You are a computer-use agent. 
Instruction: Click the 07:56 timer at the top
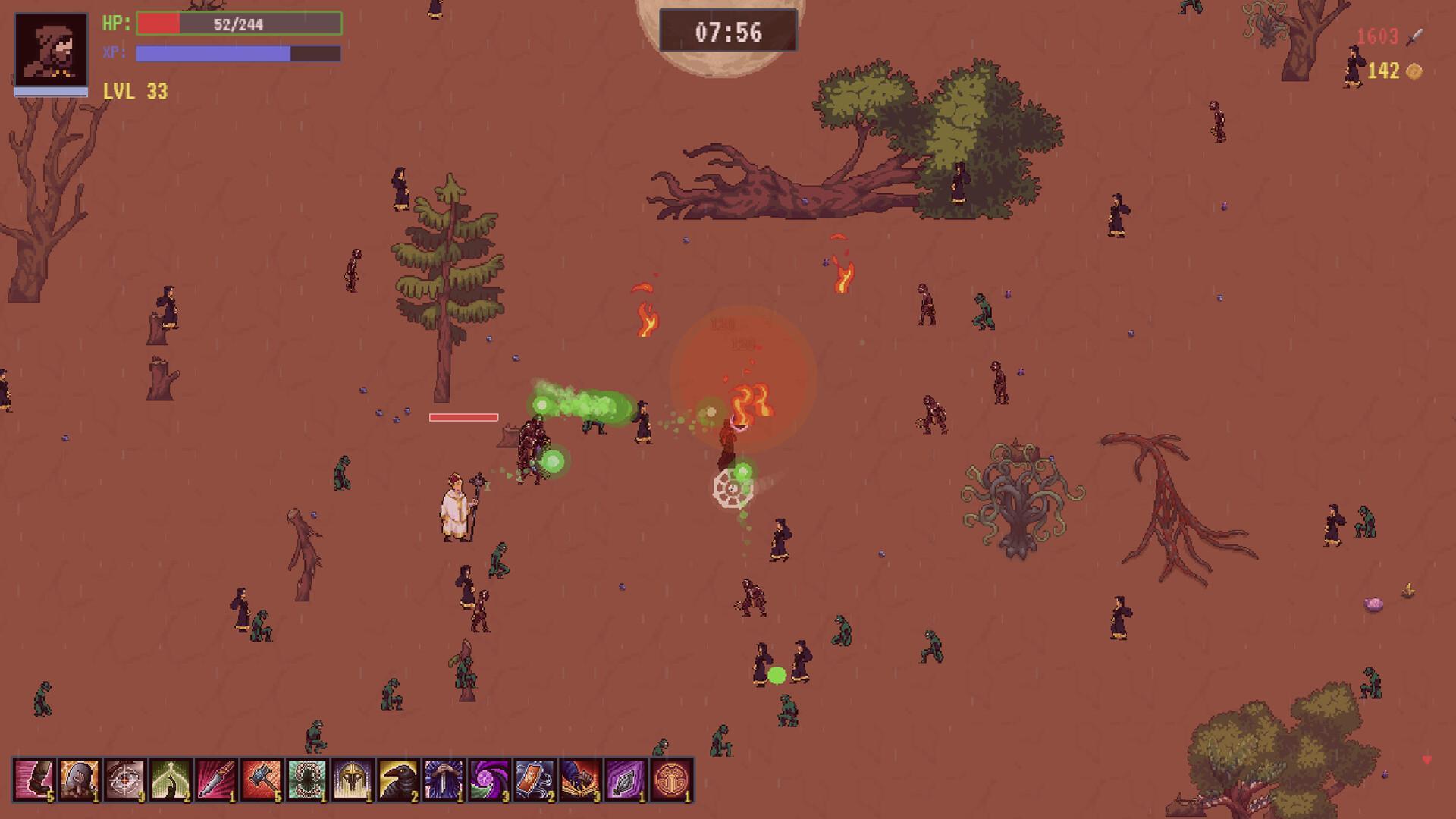tap(728, 31)
